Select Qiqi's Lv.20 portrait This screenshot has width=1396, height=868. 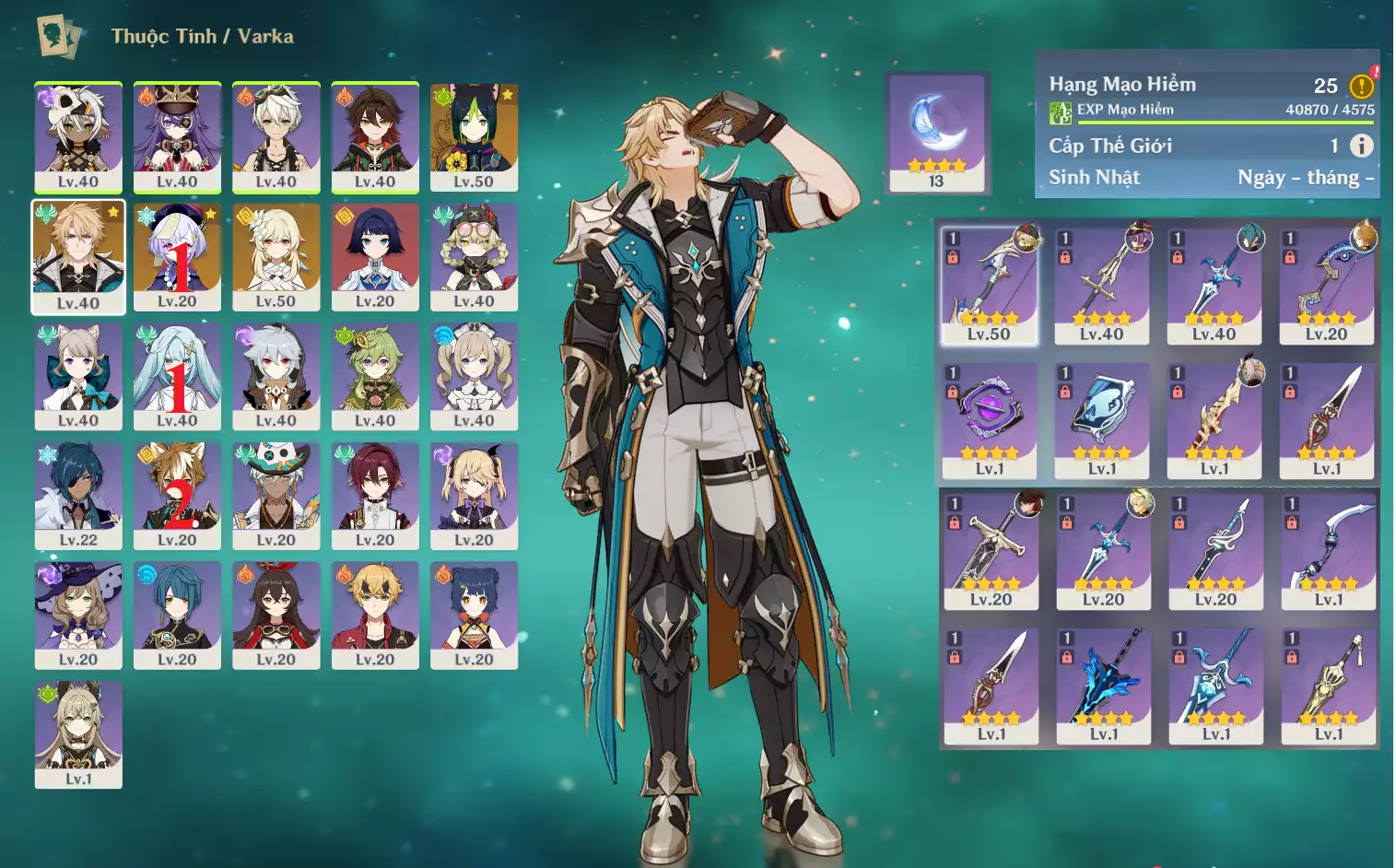tap(177, 256)
